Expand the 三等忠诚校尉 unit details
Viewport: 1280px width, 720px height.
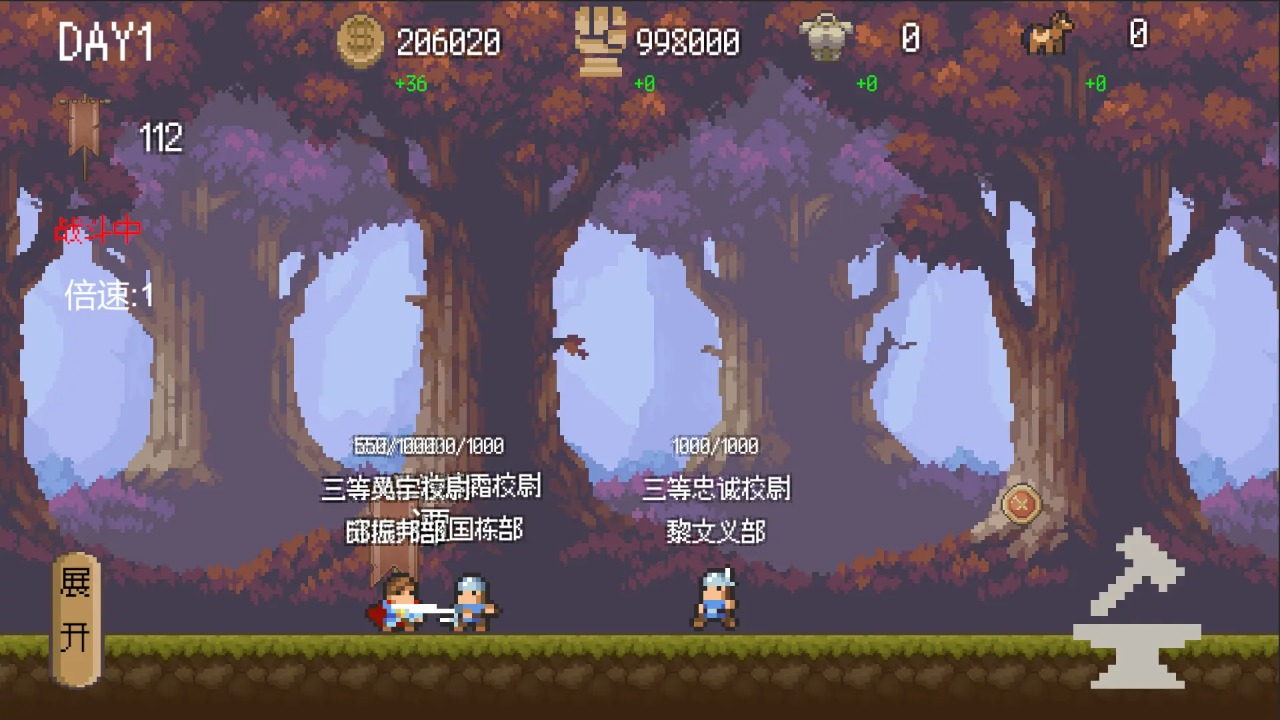tap(716, 489)
